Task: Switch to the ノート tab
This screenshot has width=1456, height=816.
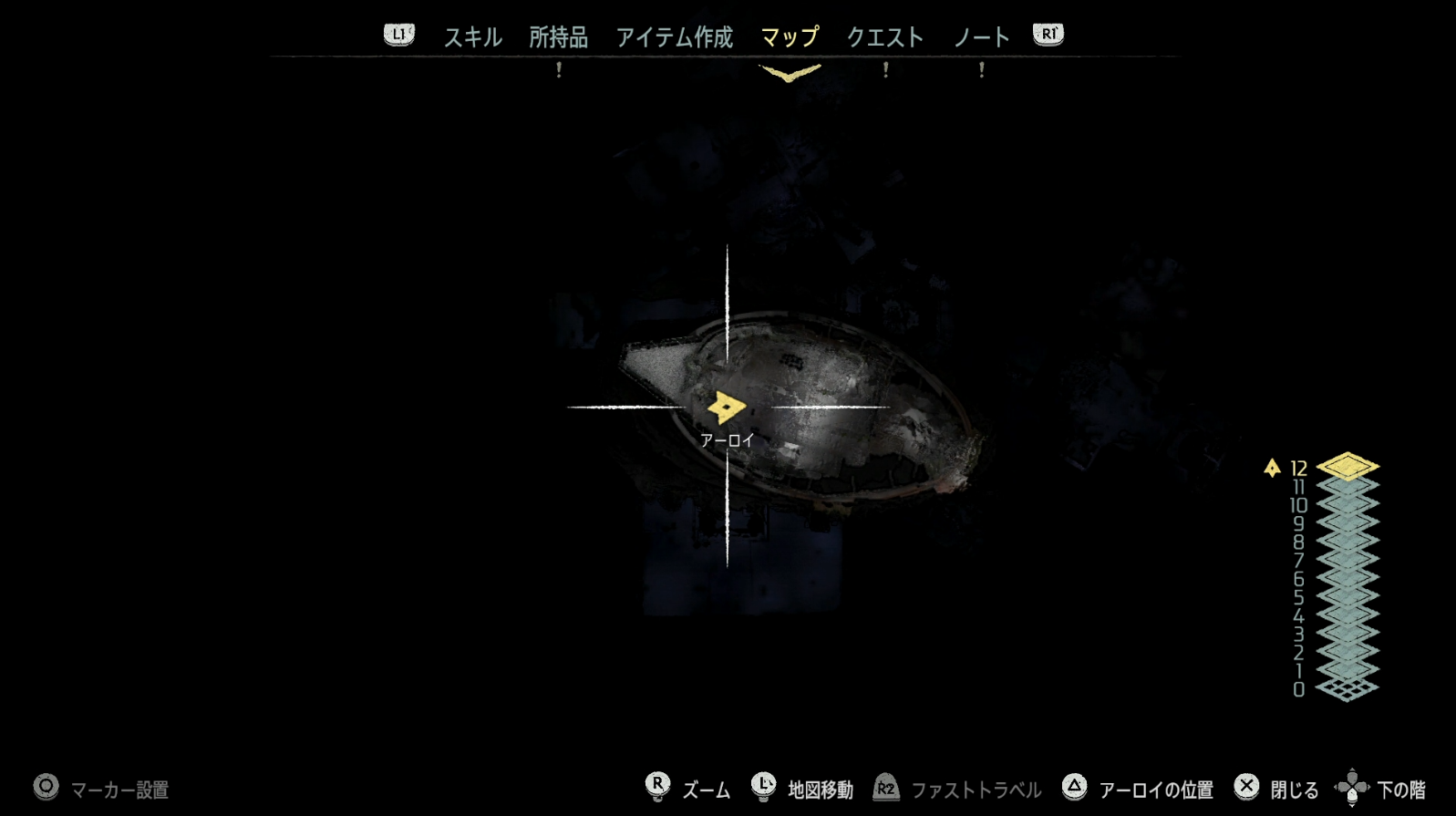Action: 981,37
